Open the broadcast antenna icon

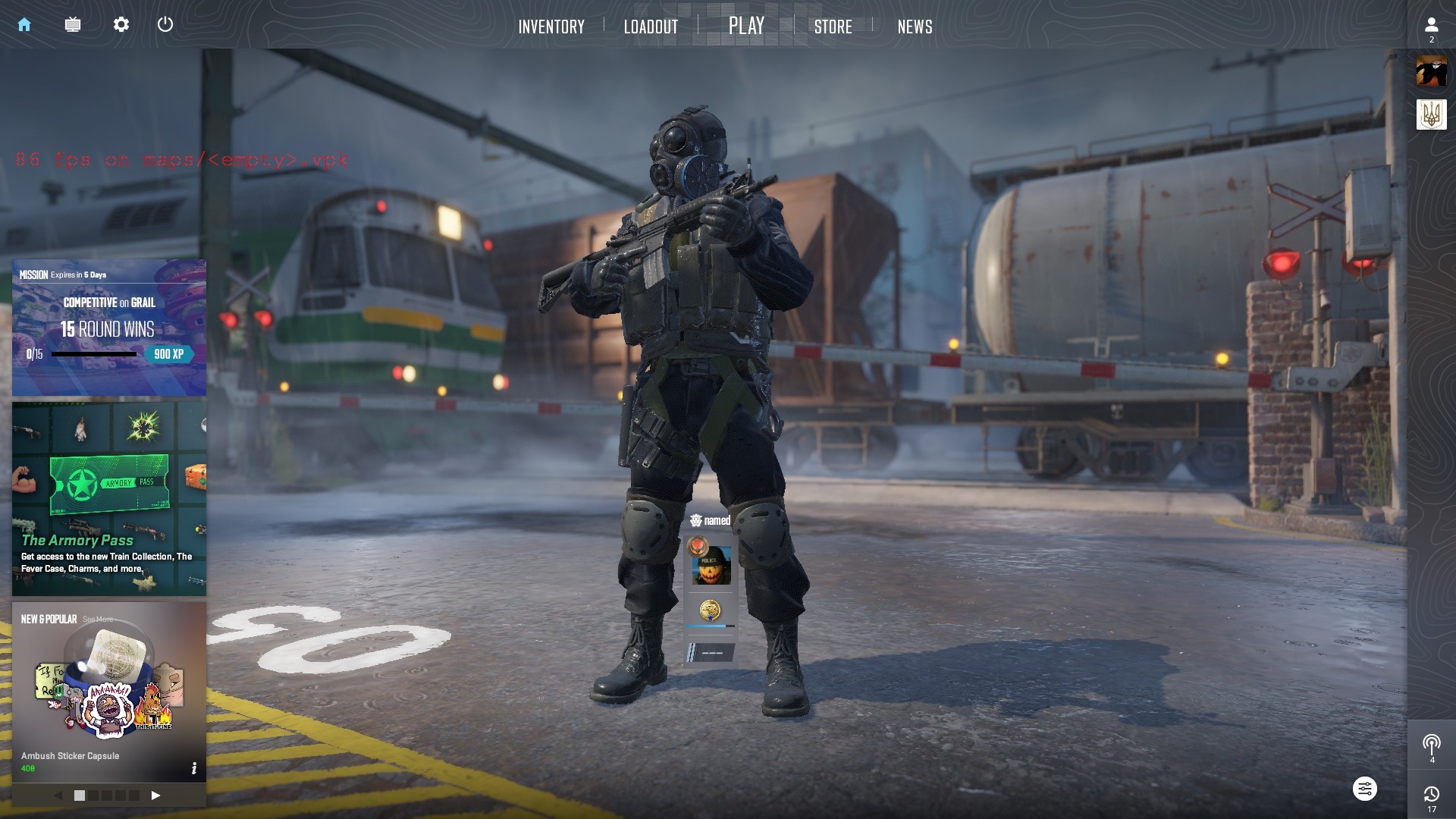1431,744
